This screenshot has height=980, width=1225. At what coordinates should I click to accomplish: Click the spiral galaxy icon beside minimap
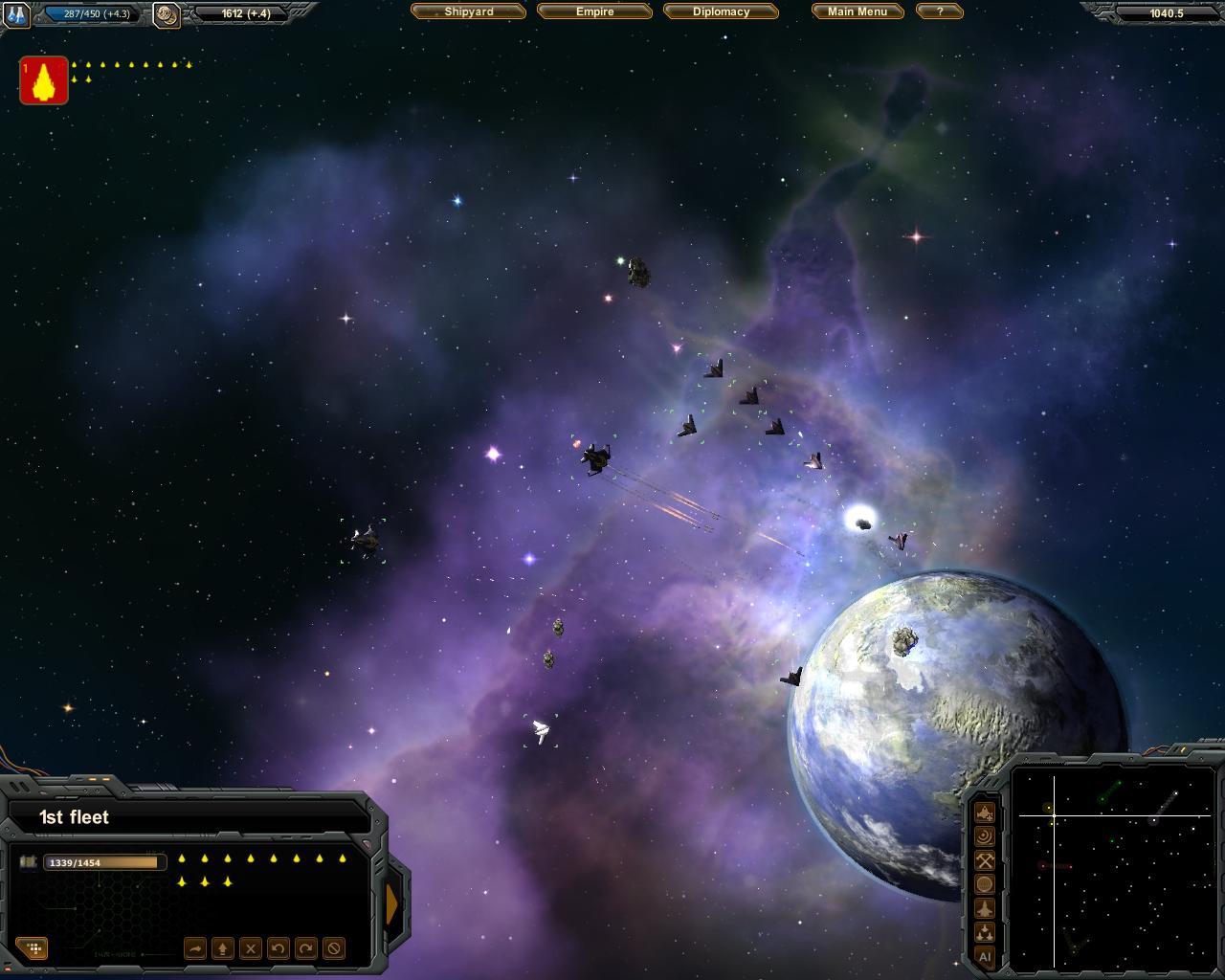coord(984,836)
